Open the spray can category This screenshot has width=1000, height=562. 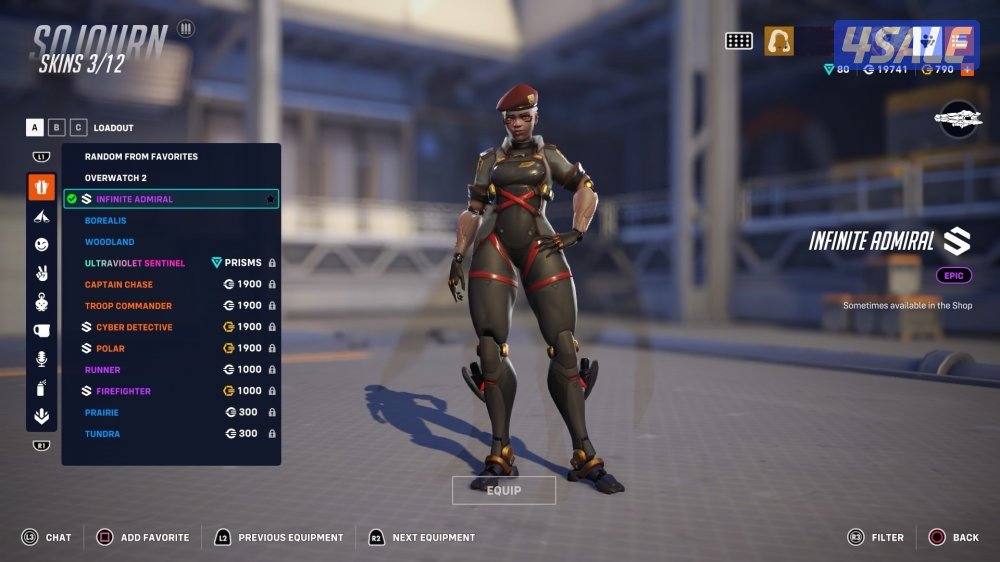(41, 388)
